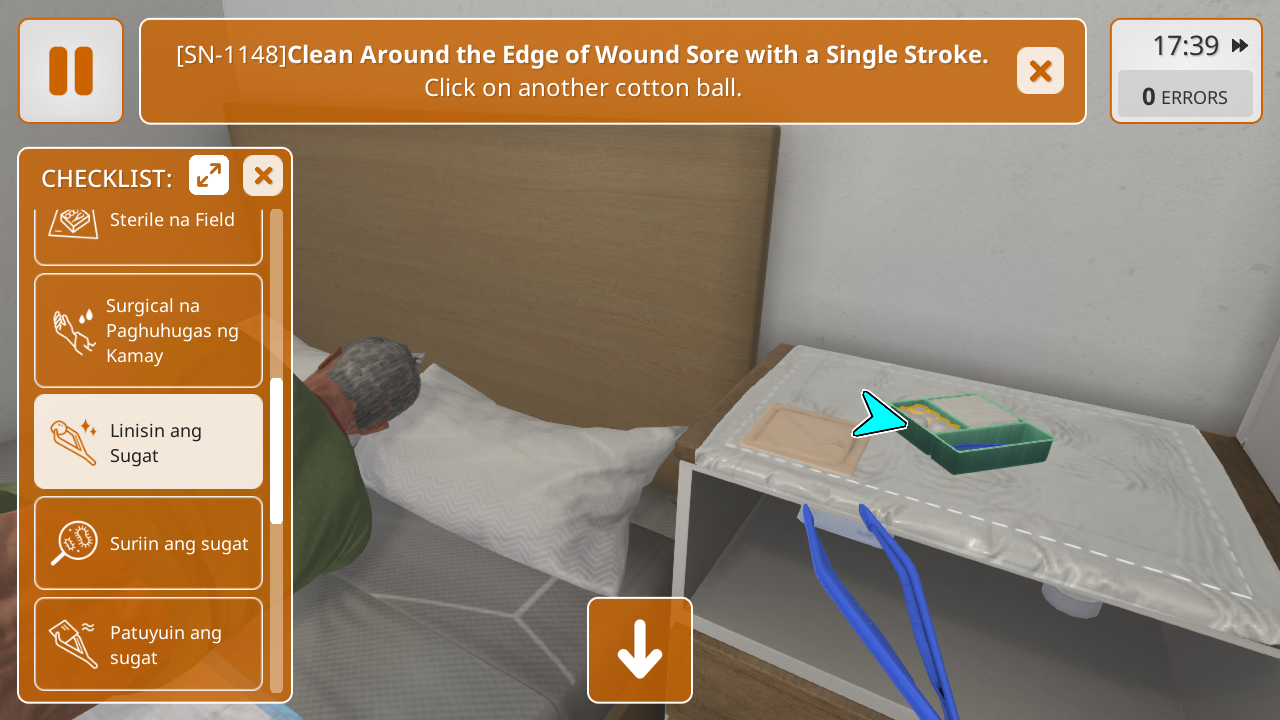Open Surgical na Paghuhugas ng Kamay step
Viewport: 1280px width, 720px height.
[148, 330]
